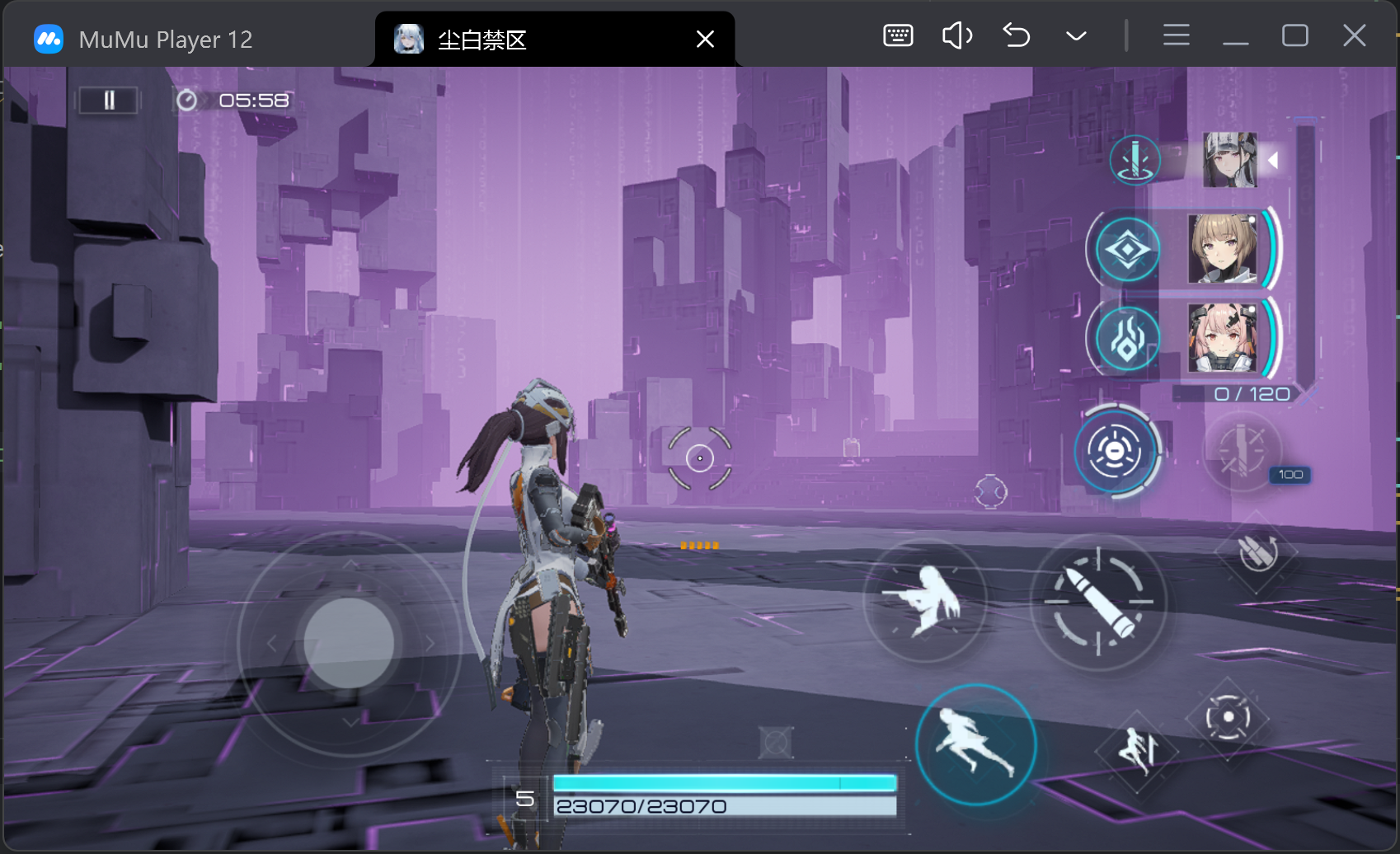Activate the flame support skill icon
The height and width of the screenshot is (854, 1400).
[1127, 339]
